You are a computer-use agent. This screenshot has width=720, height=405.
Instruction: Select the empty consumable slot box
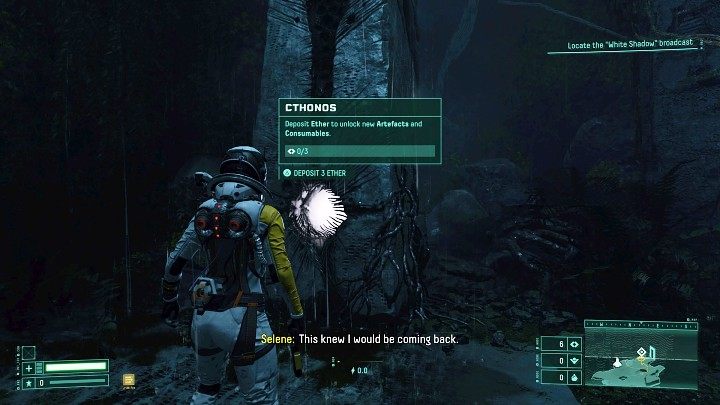click(29, 352)
